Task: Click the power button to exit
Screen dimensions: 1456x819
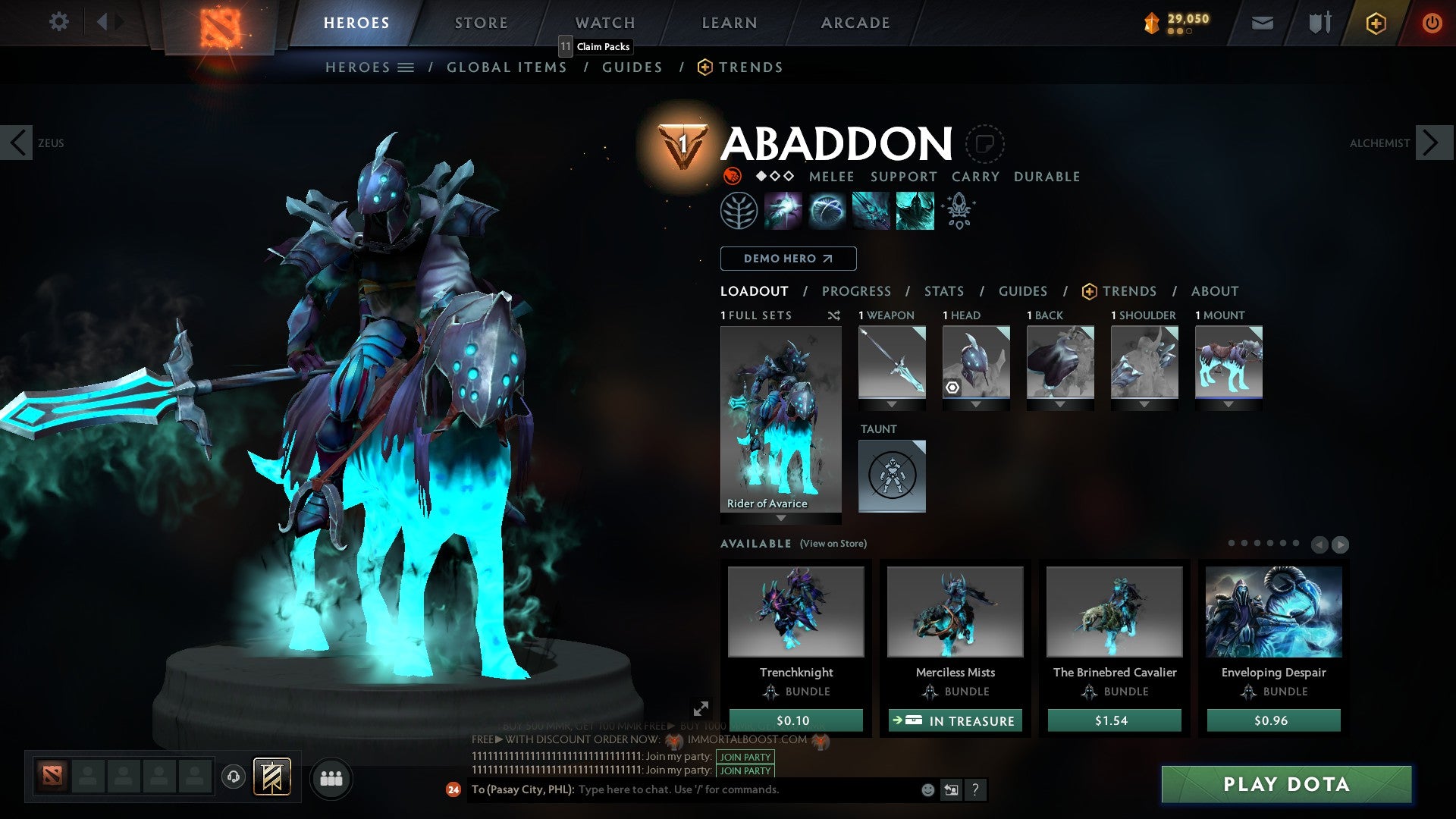Action: pyautogui.click(x=1432, y=23)
